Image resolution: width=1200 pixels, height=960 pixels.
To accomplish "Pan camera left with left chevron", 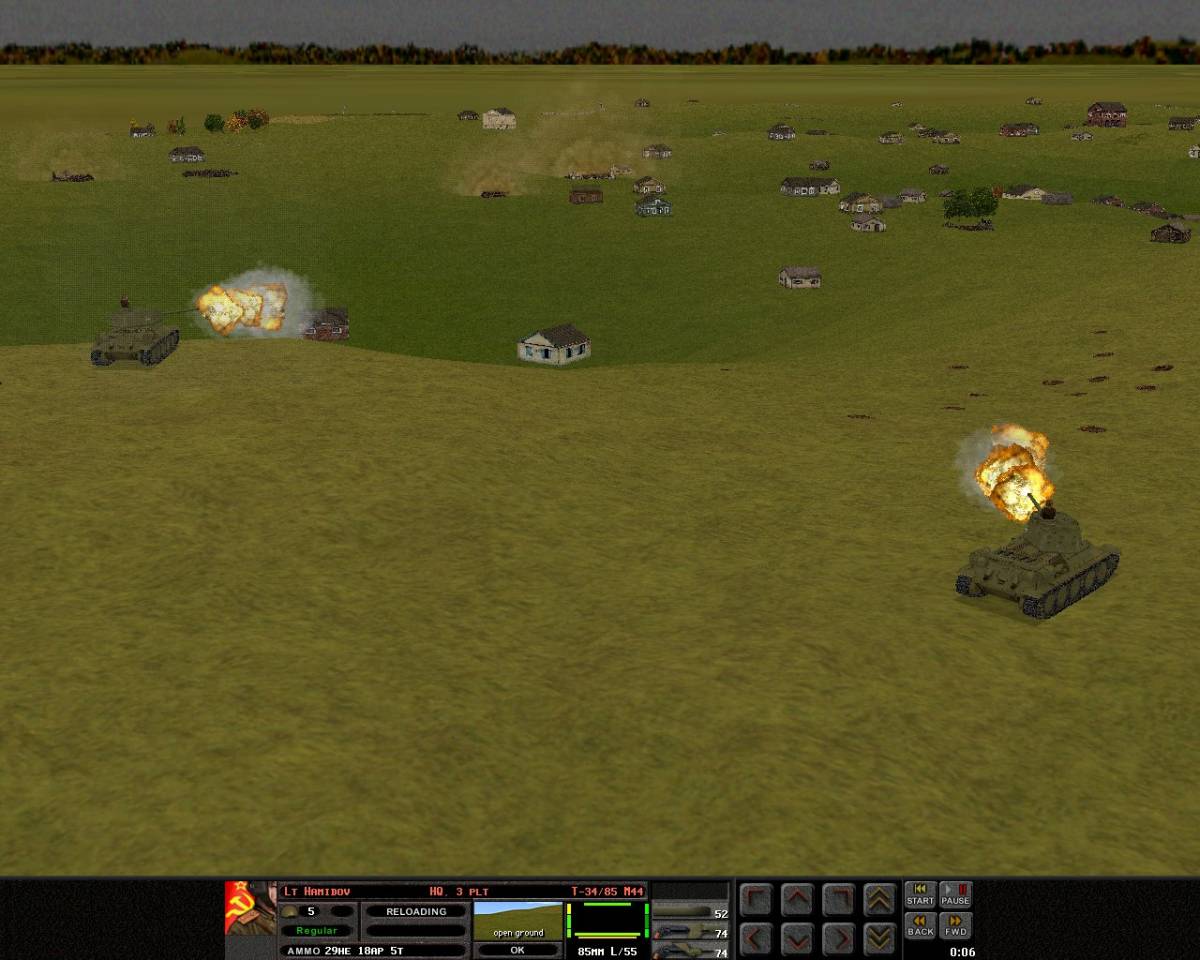I will (x=755, y=939).
